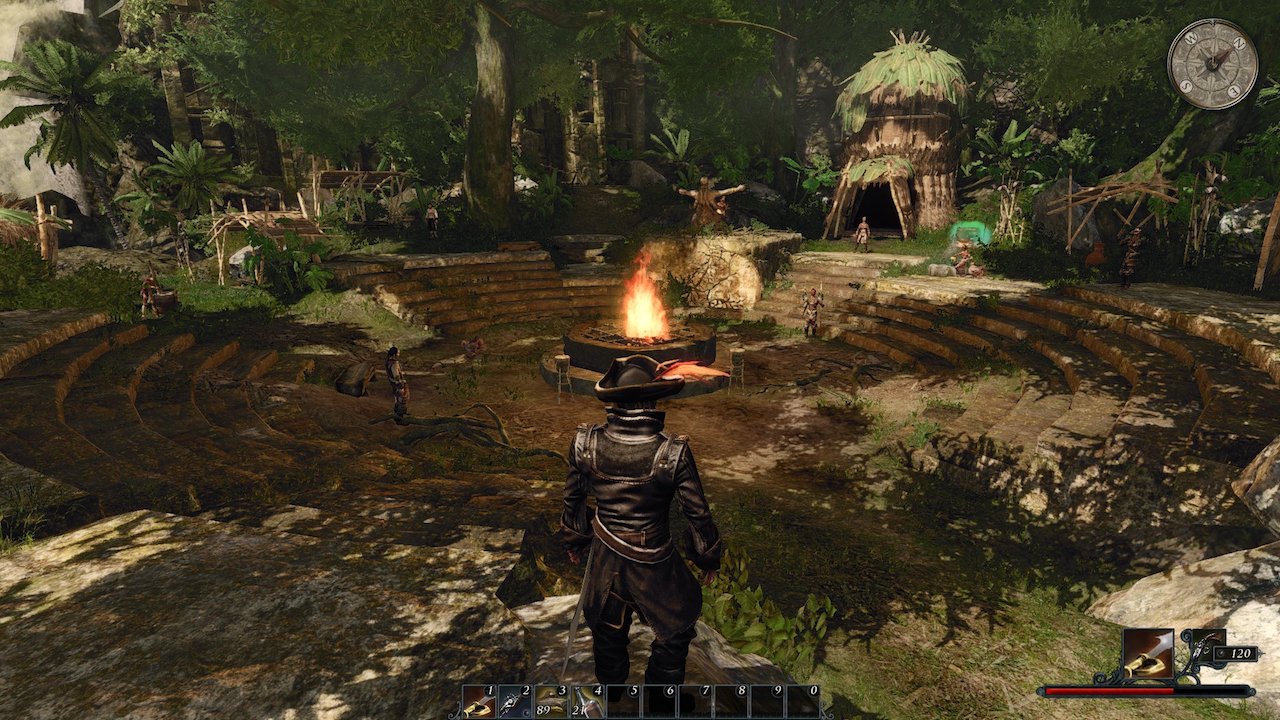This screenshot has height=720, width=1280.
Task: Use the bottle in hotbar slot 4
Action: pos(587,702)
